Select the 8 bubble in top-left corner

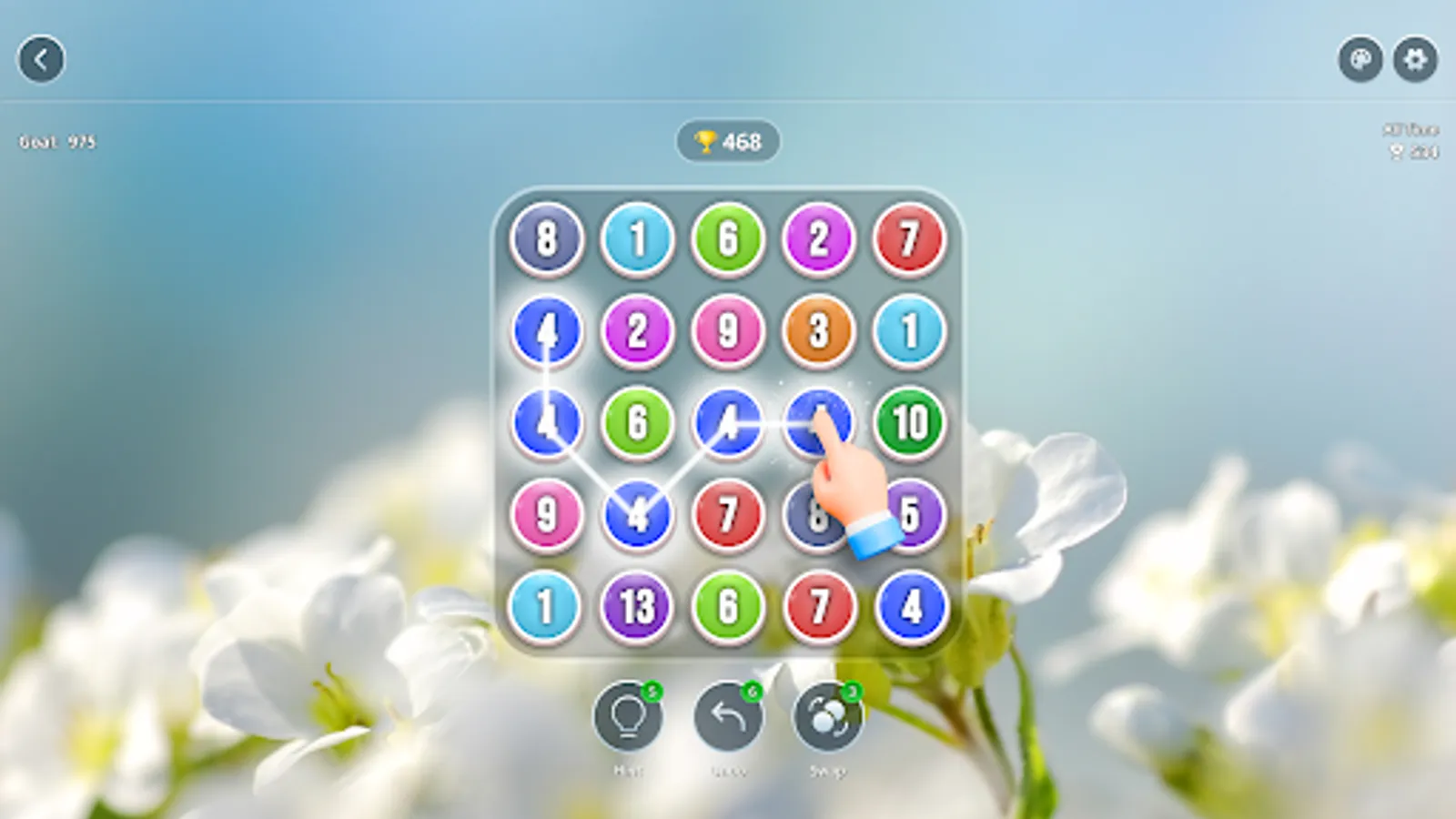(546, 238)
